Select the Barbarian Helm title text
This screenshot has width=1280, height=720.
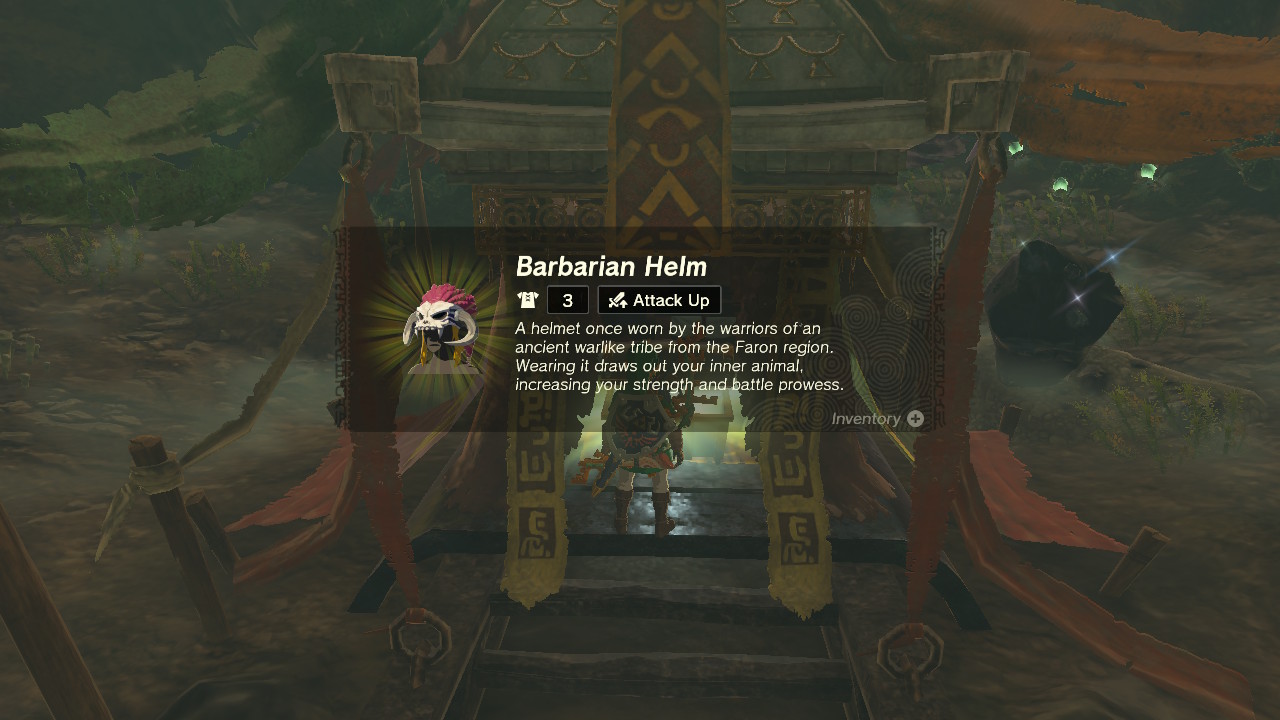611,267
